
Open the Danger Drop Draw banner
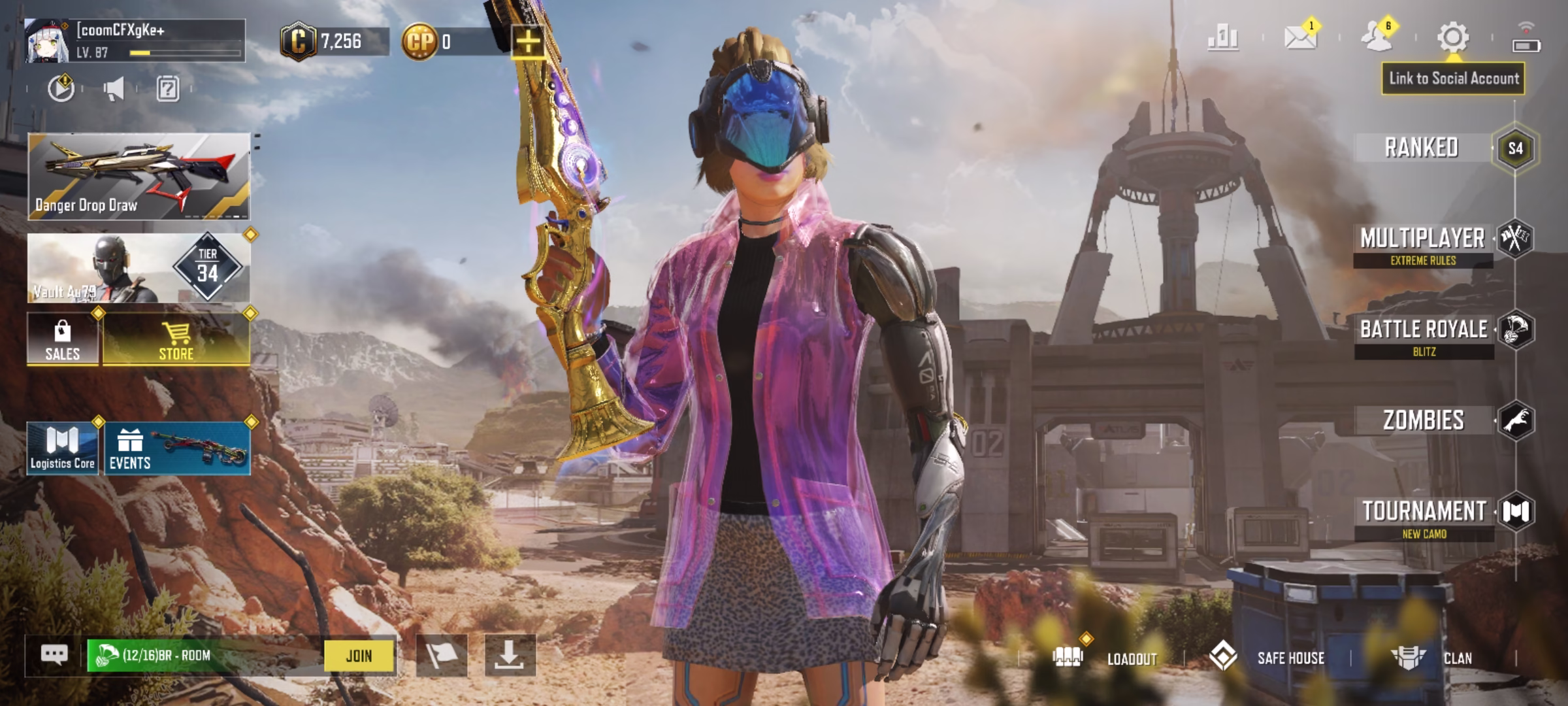139,176
